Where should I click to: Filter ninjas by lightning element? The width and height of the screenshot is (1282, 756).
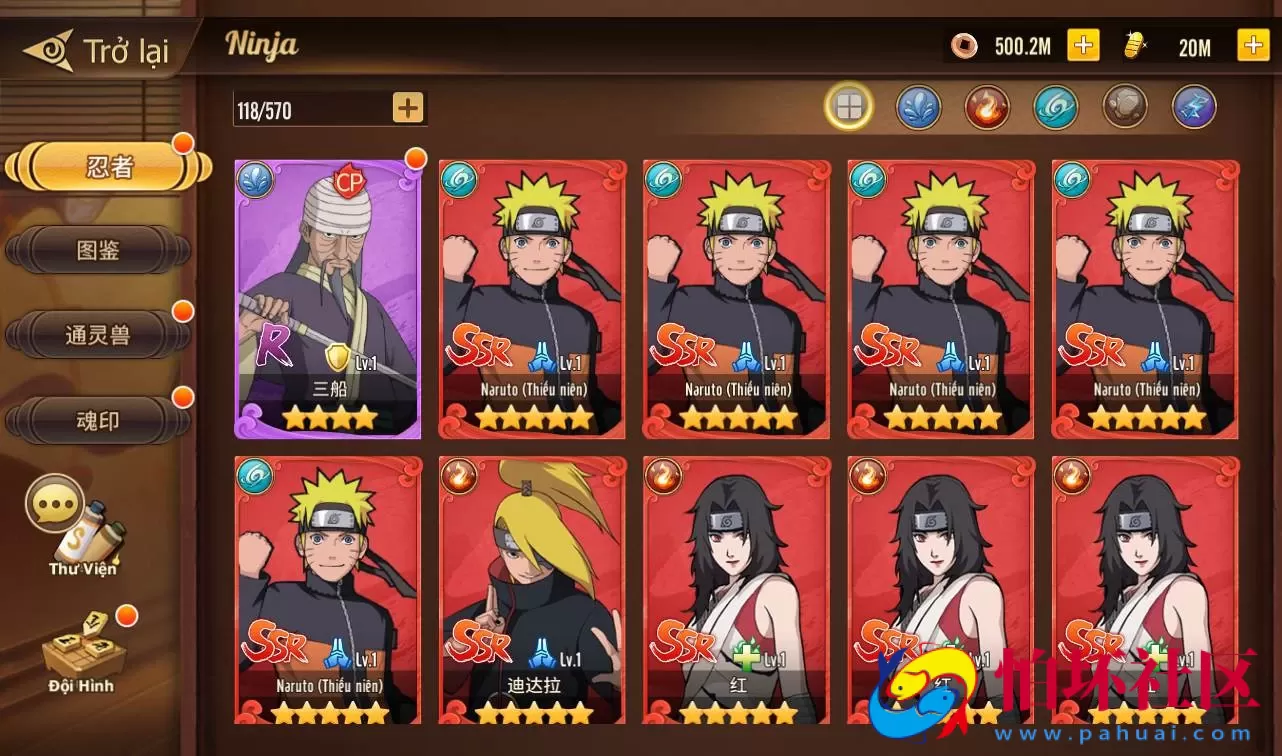1193,107
